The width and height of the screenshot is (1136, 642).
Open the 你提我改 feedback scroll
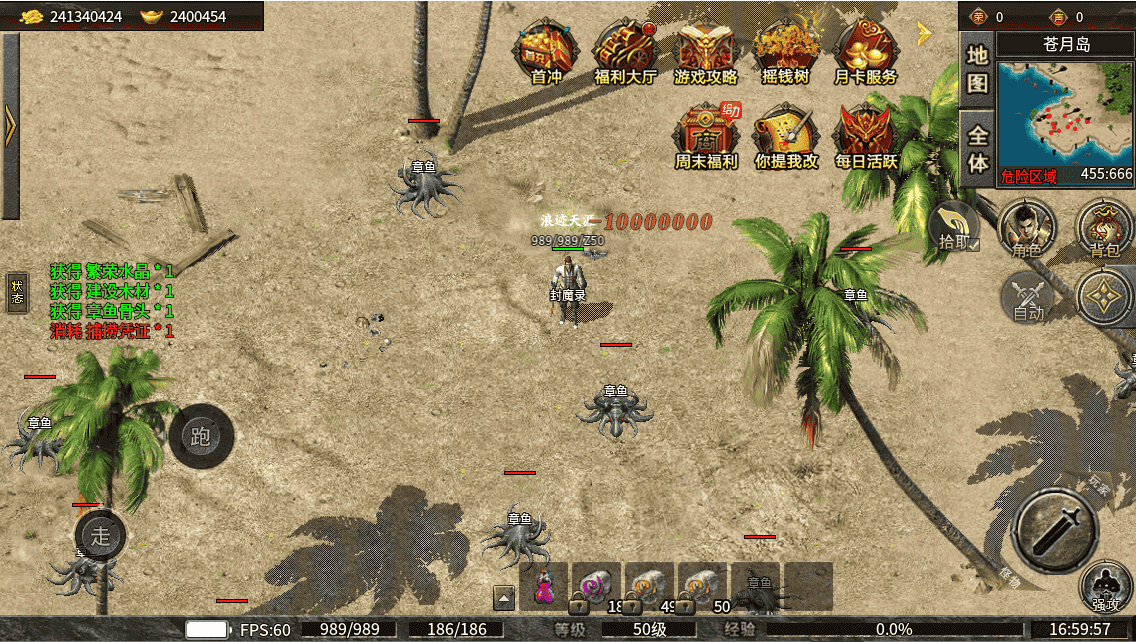(x=786, y=137)
